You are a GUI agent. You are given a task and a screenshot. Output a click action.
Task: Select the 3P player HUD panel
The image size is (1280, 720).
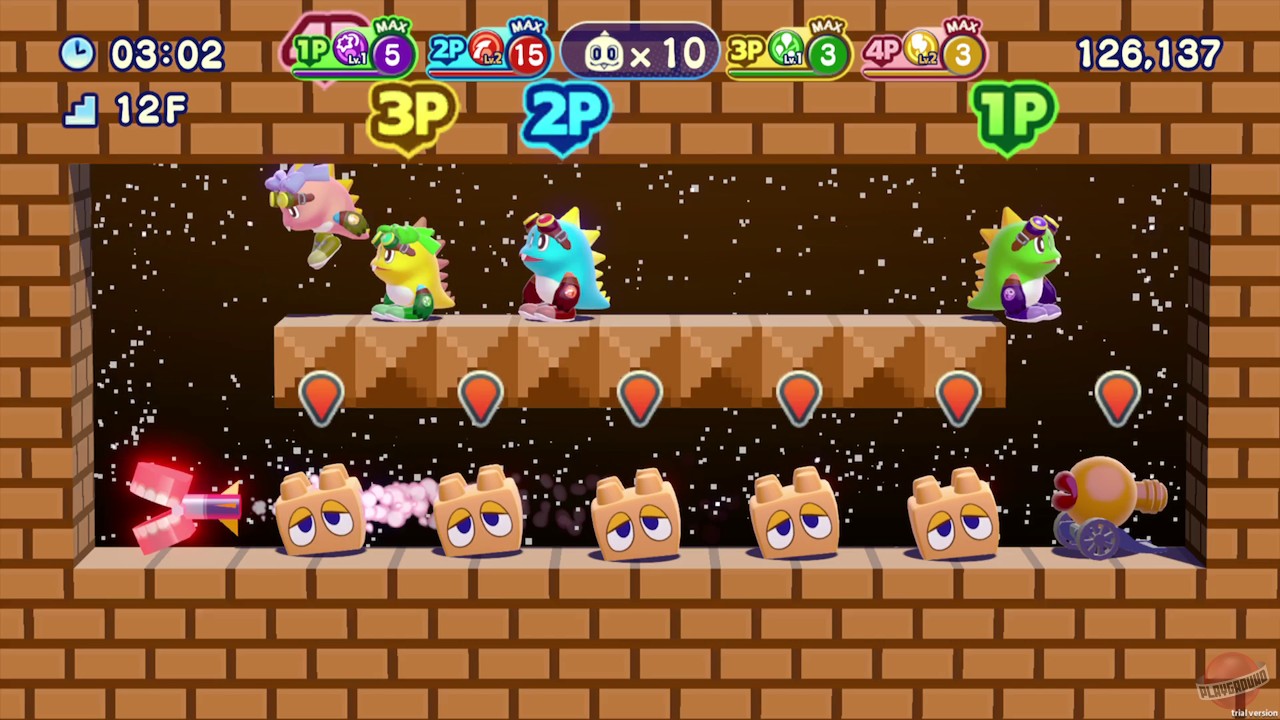point(788,52)
